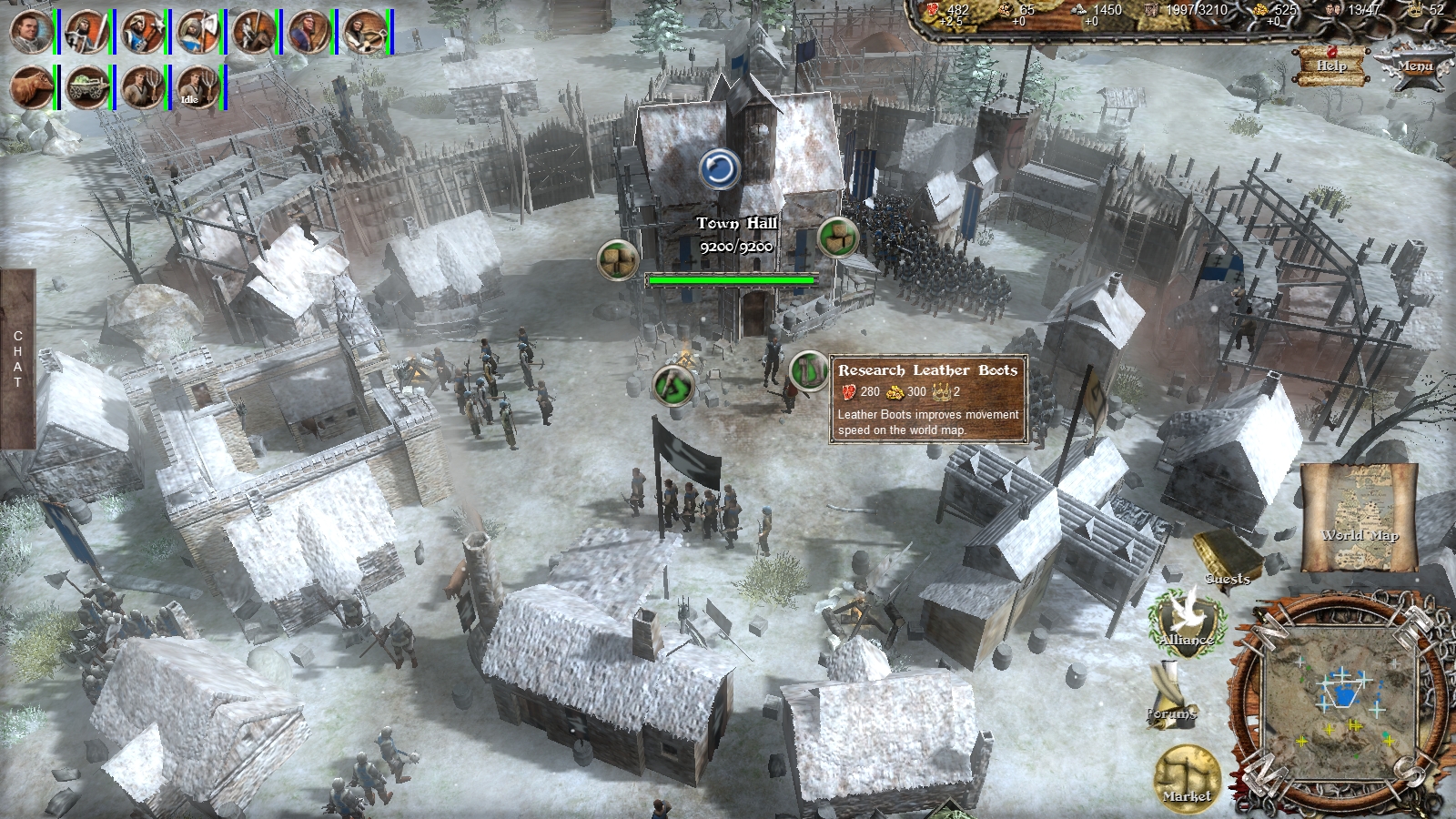Screen dimensions: 1456x819
Task: Click the blue circular arrow above Town Hall
Action: coord(720,168)
